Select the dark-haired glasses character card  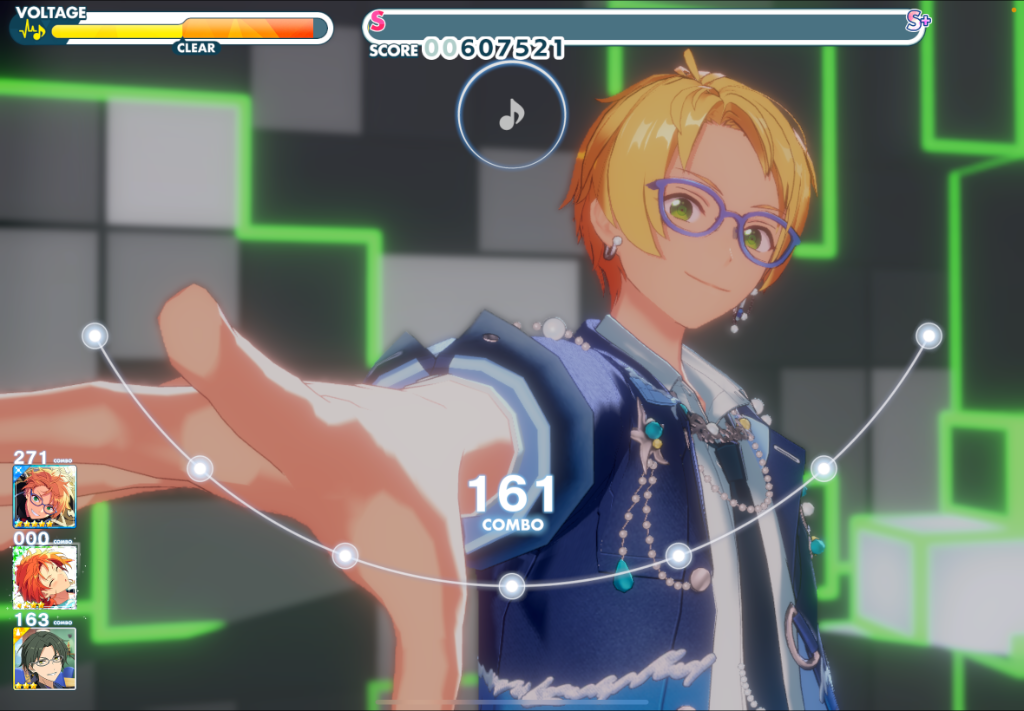click(x=45, y=658)
